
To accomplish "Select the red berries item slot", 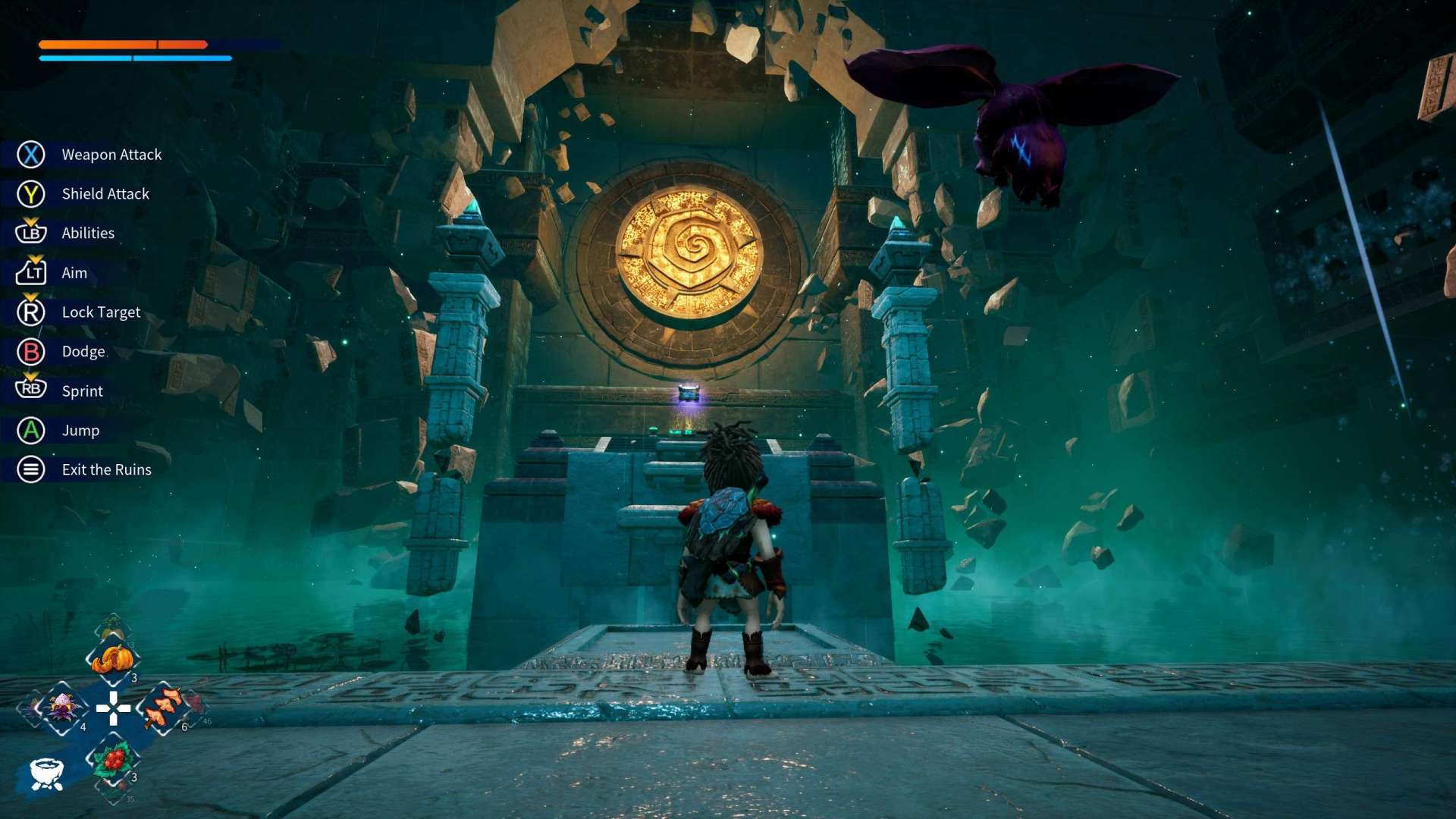I will click(113, 759).
